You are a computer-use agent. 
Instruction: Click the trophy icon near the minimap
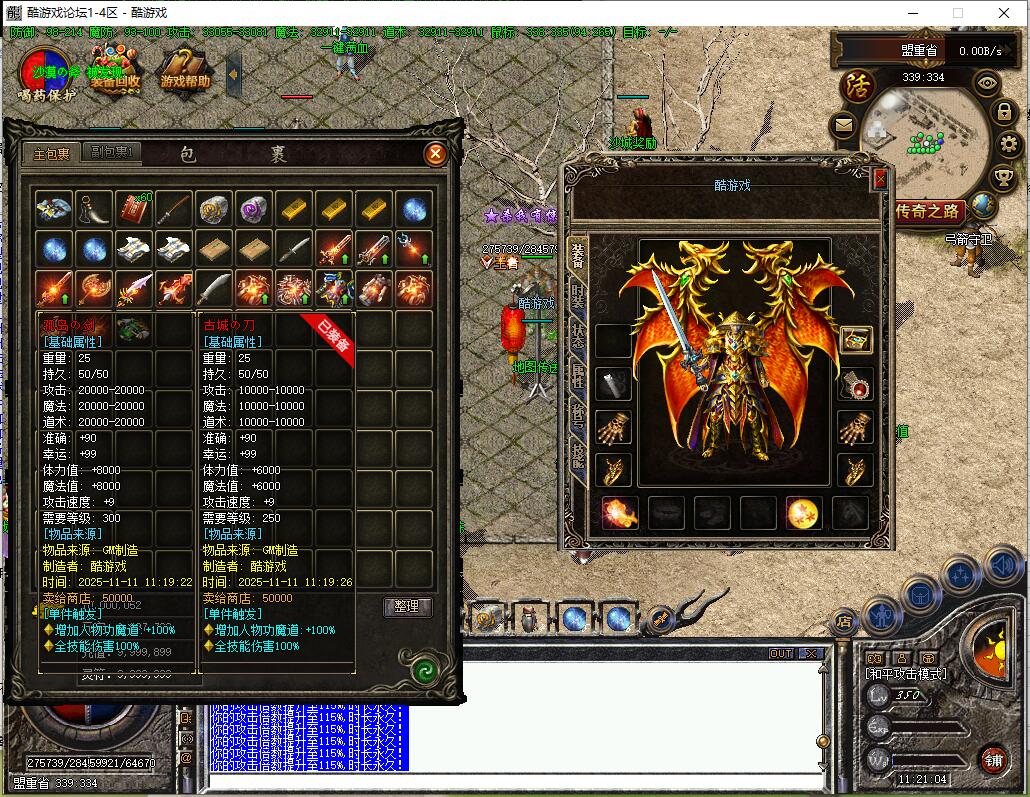click(x=1003, y=178)
